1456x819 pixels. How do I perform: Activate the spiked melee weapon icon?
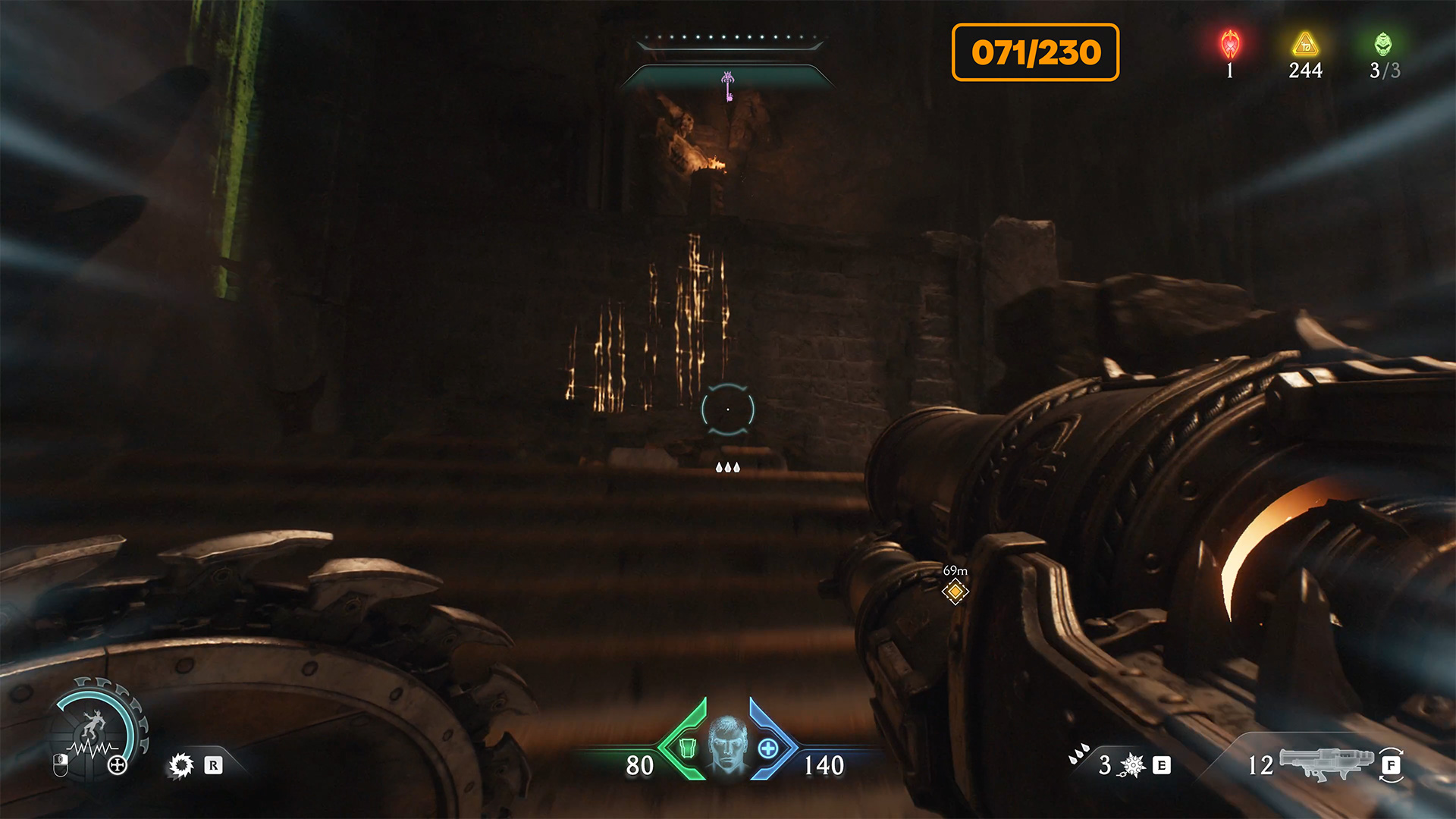pos(1133,765)
